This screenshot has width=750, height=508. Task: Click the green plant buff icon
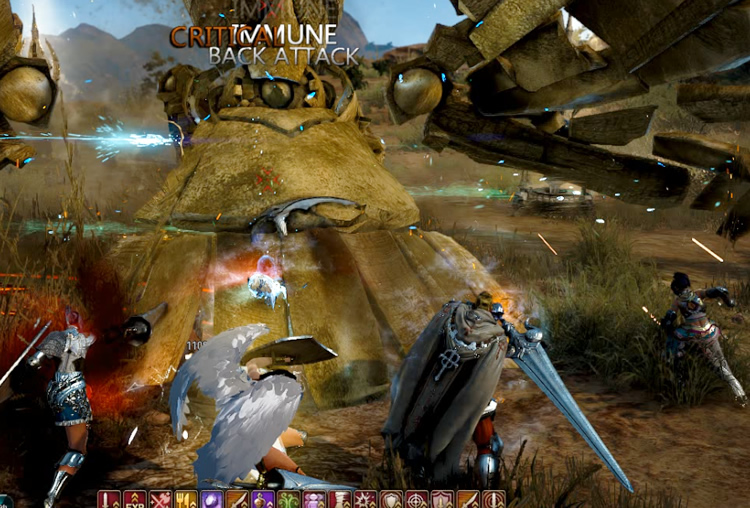(x=287, y=499)
